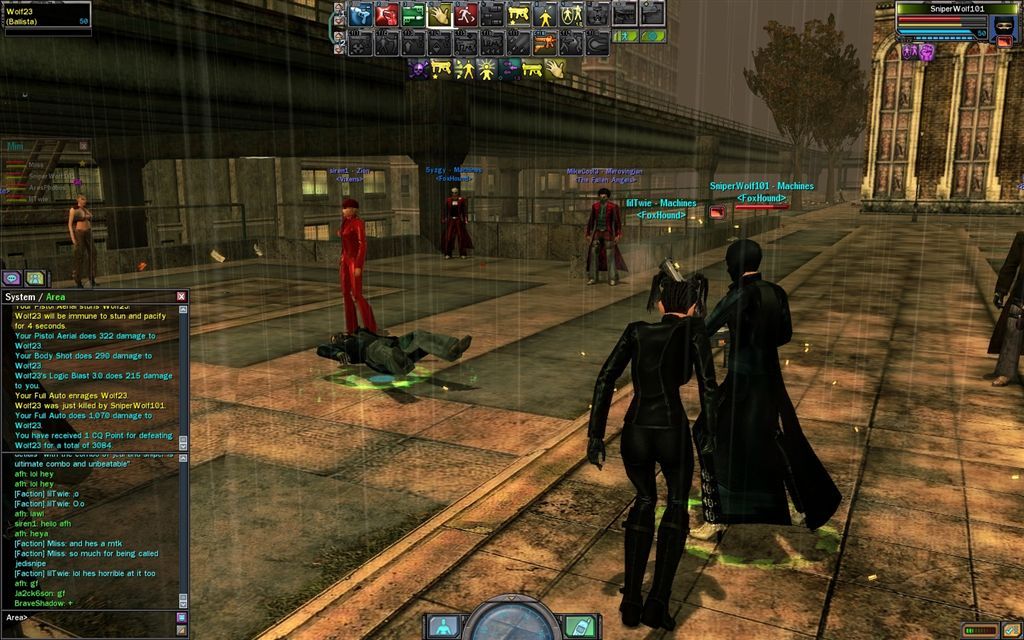Type in the Area chat input field
The width and height of the screenshot is (1024, 640).
(100, 618)
